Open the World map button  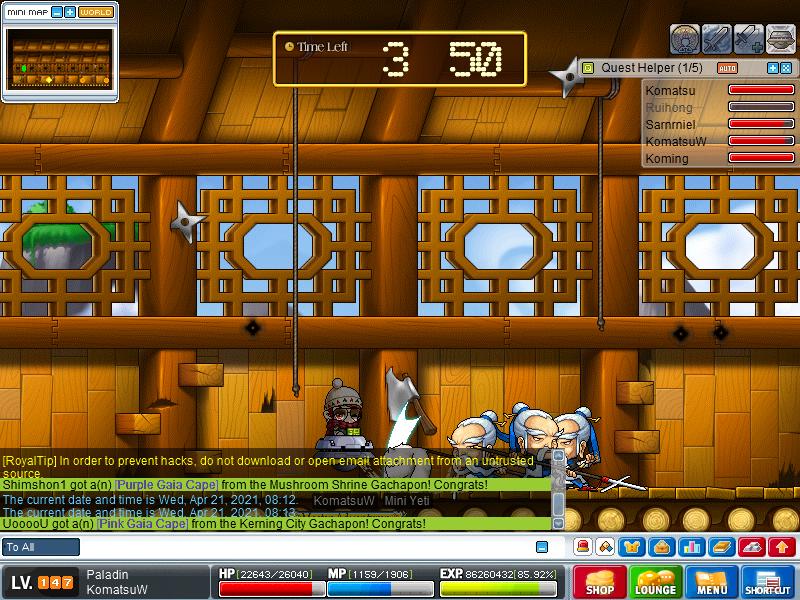pyautogui.click(x=96, y=12)
